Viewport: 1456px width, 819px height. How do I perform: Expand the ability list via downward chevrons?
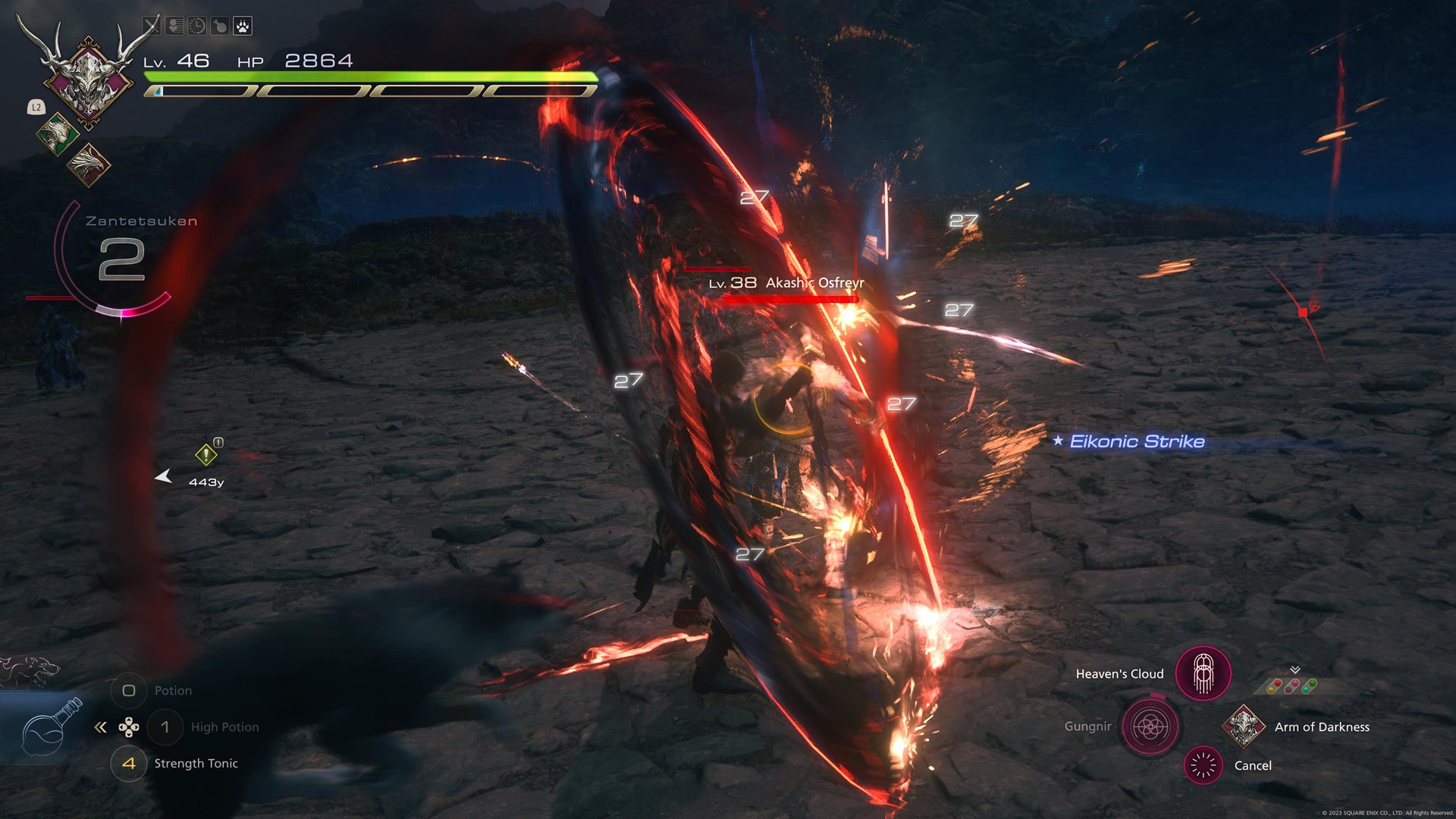[1295, 669]
